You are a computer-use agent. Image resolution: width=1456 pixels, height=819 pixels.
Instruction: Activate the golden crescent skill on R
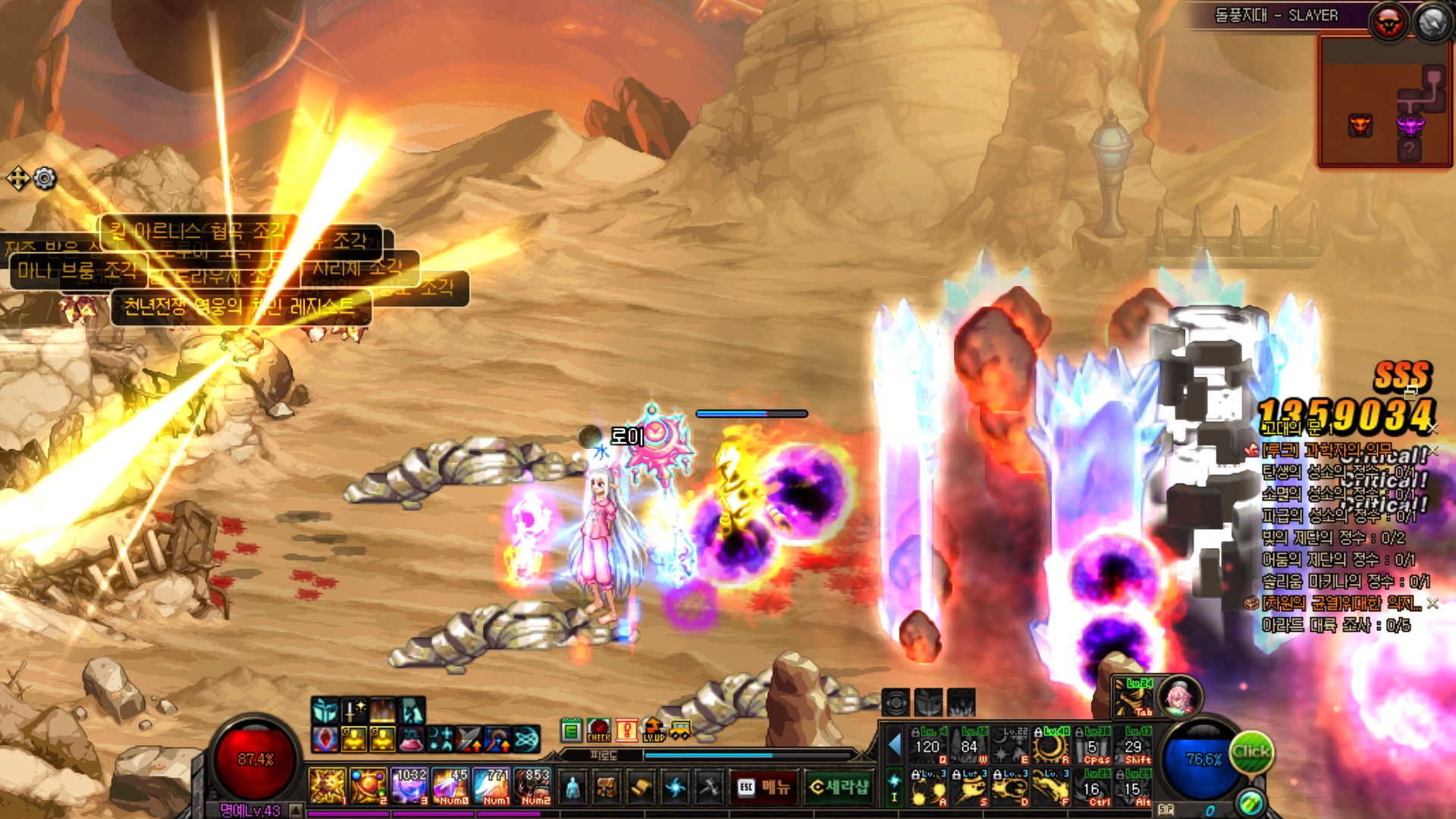(1052, 745)
